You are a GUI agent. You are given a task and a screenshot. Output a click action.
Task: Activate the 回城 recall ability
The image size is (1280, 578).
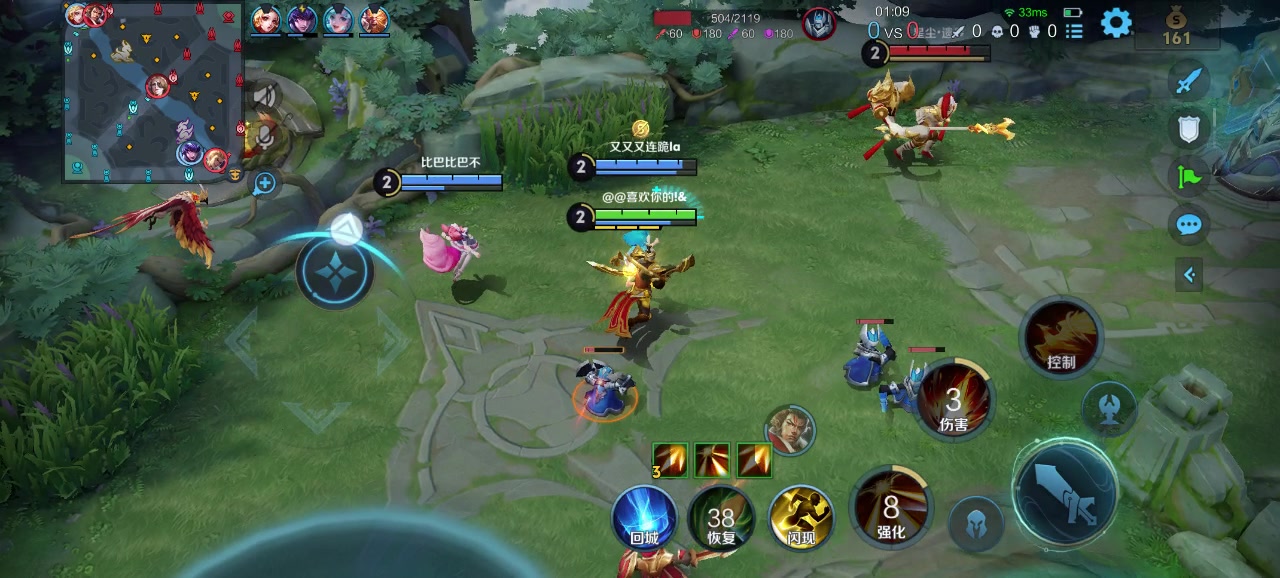[644, 518]
